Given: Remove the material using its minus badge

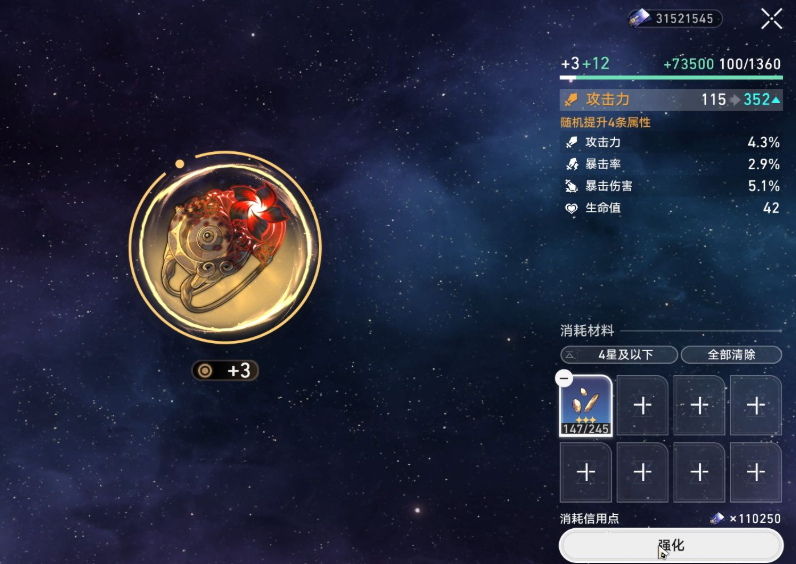Looking at the screenshot, I should [564, 379].
